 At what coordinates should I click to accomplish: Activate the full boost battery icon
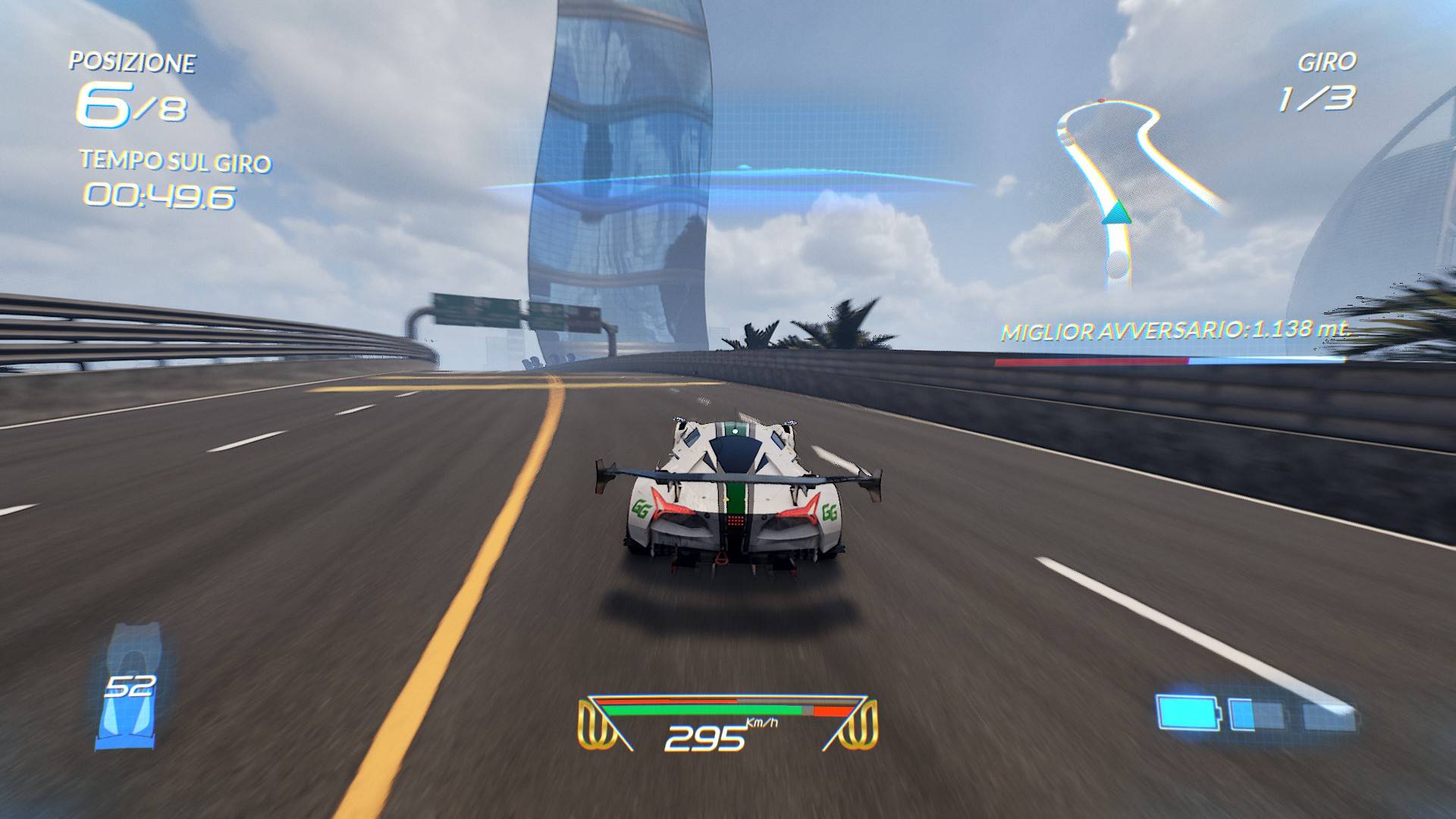click(1188, 713)
